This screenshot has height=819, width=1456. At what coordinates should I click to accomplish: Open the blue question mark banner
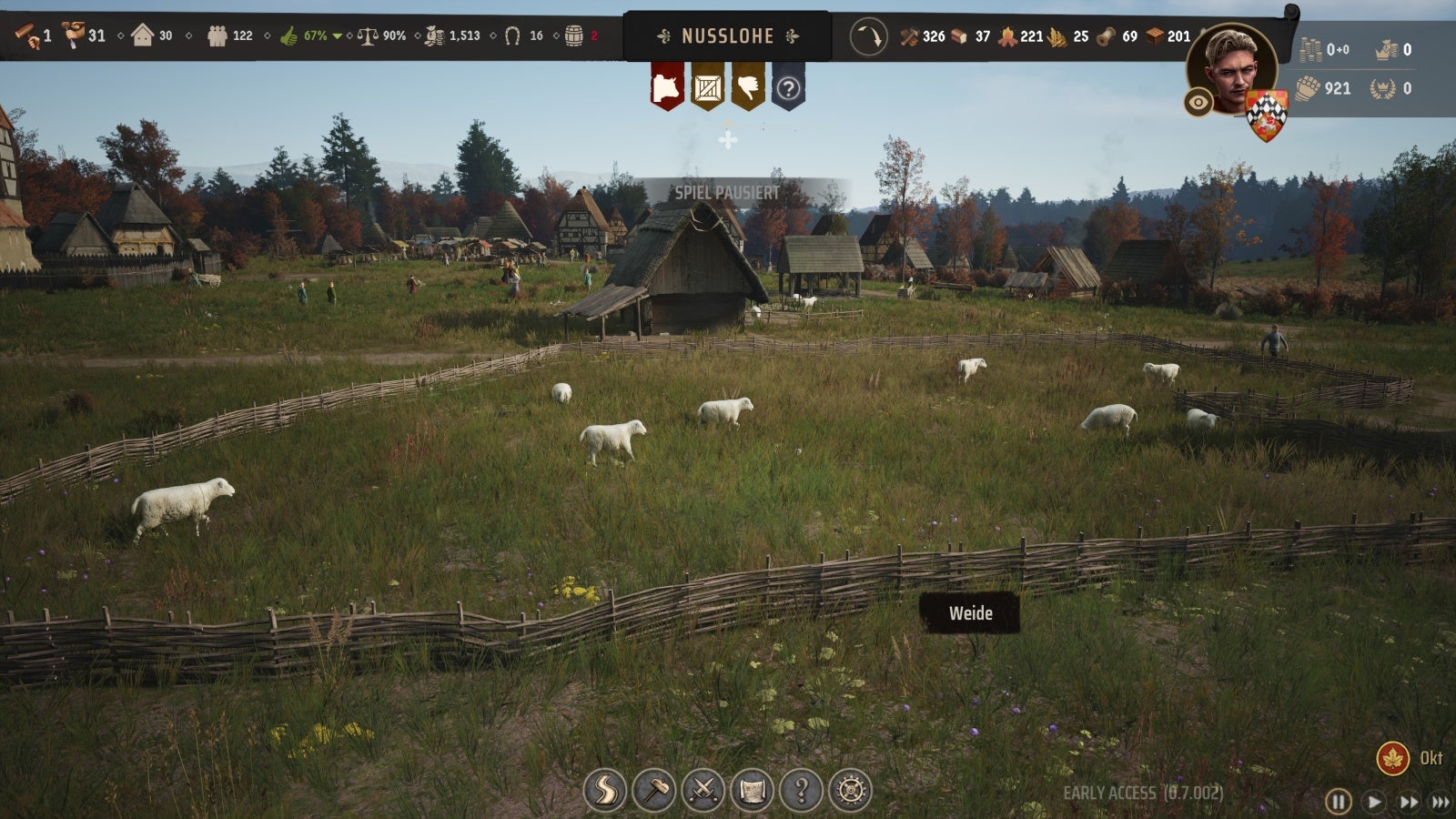[788, 88]
